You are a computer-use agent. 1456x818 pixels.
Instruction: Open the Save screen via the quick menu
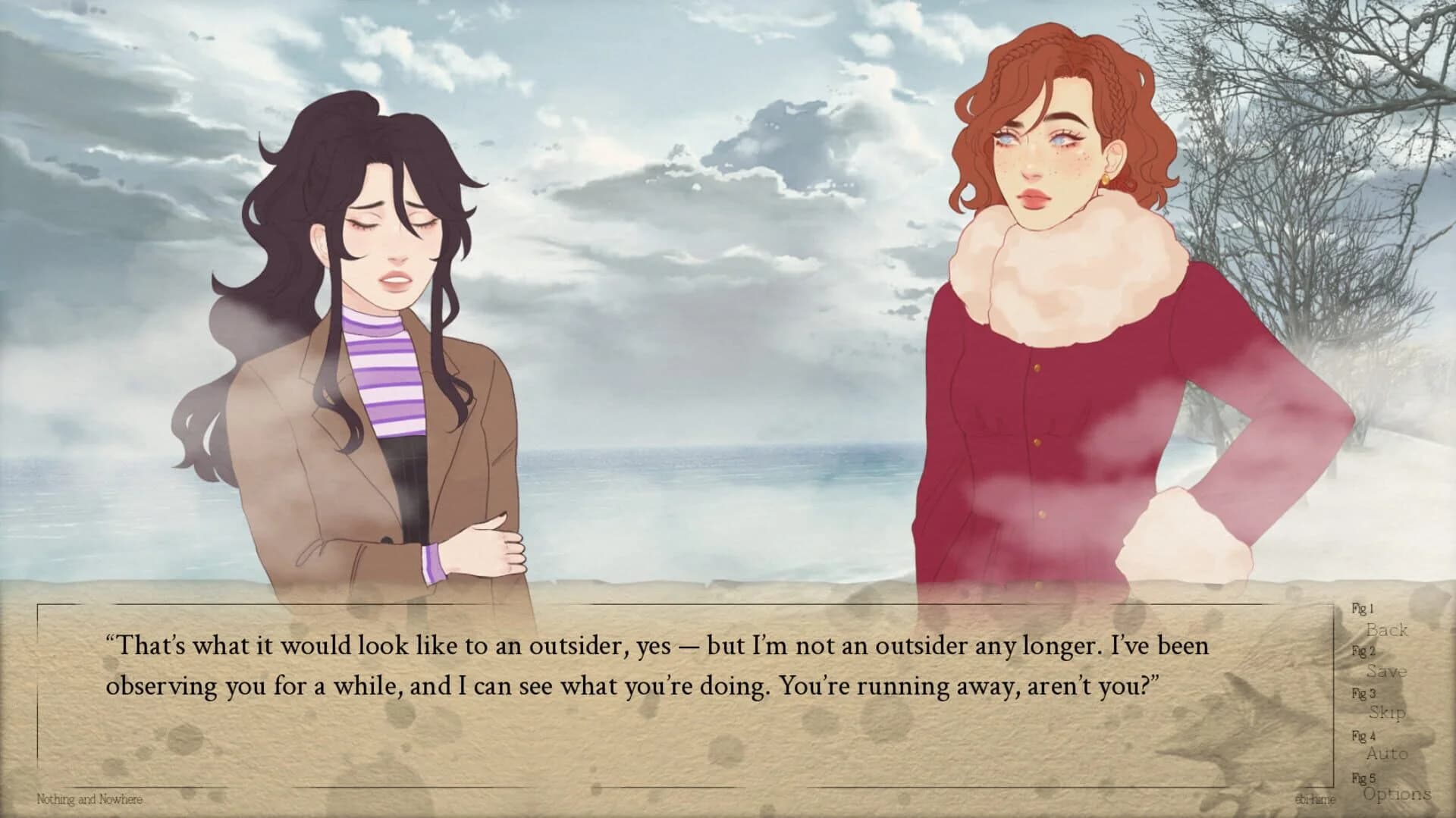pyautogui.click(x=1388, y=672)
